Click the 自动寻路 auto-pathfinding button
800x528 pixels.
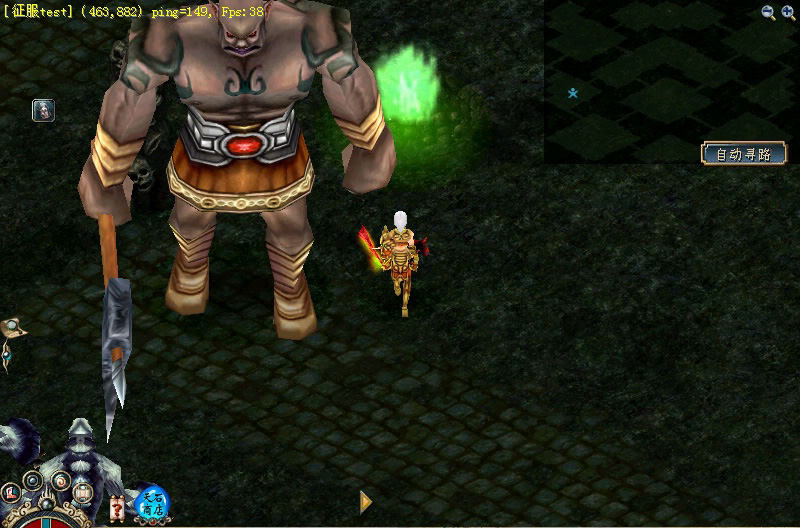744,154
